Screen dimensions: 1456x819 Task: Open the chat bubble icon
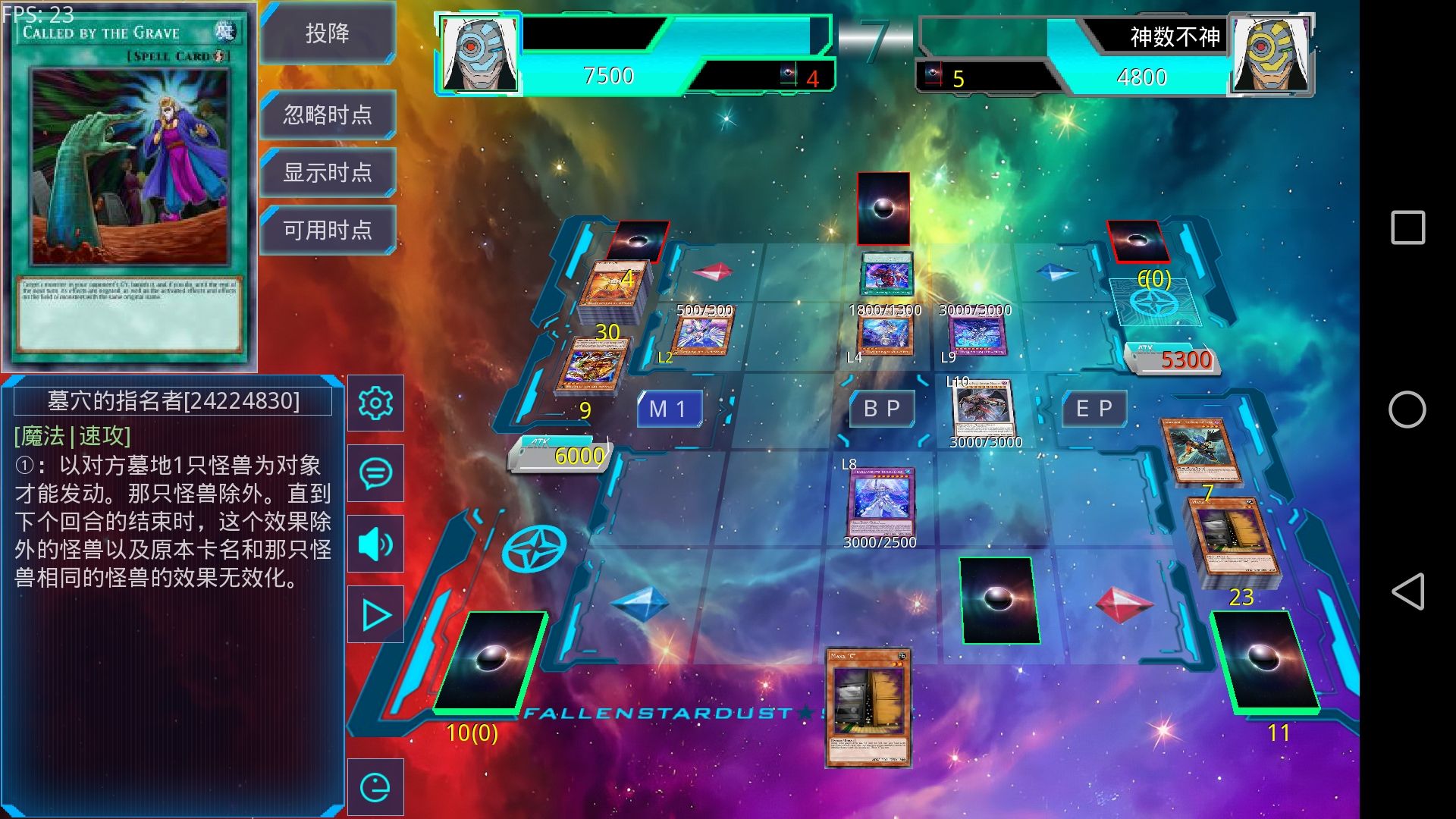375,473
